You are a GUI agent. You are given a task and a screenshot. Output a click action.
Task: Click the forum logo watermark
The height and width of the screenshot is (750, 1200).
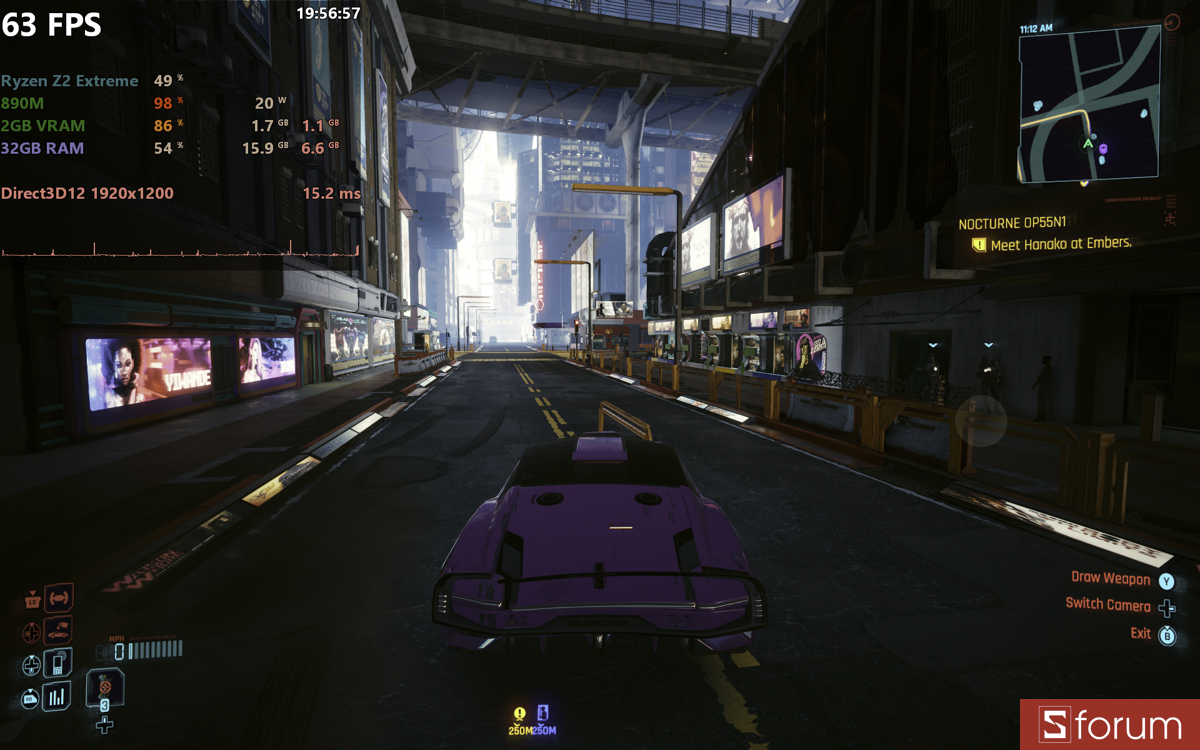[1110, 725]
